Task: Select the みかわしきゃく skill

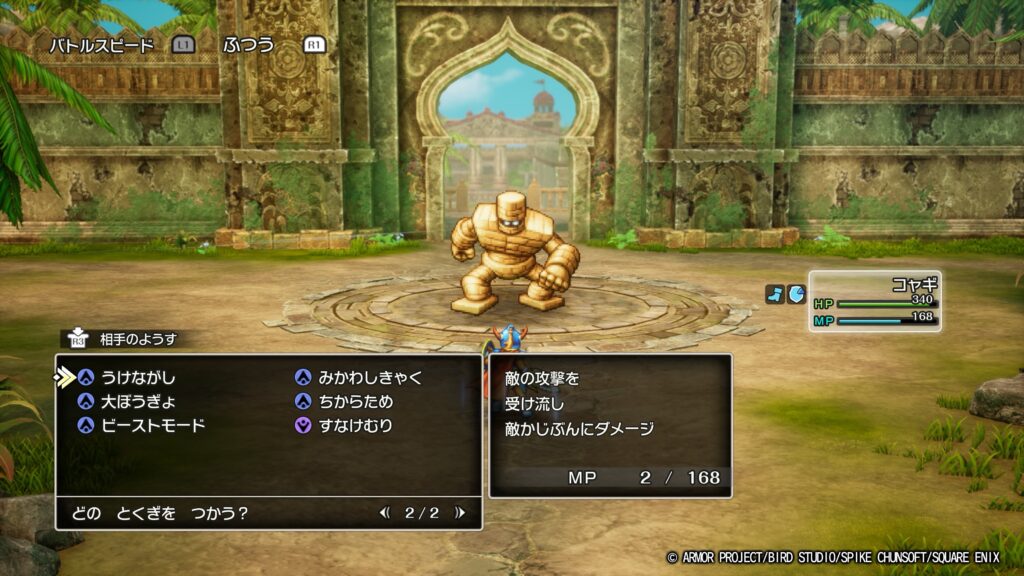Action: pyautogui.click(x=369, y=378)
